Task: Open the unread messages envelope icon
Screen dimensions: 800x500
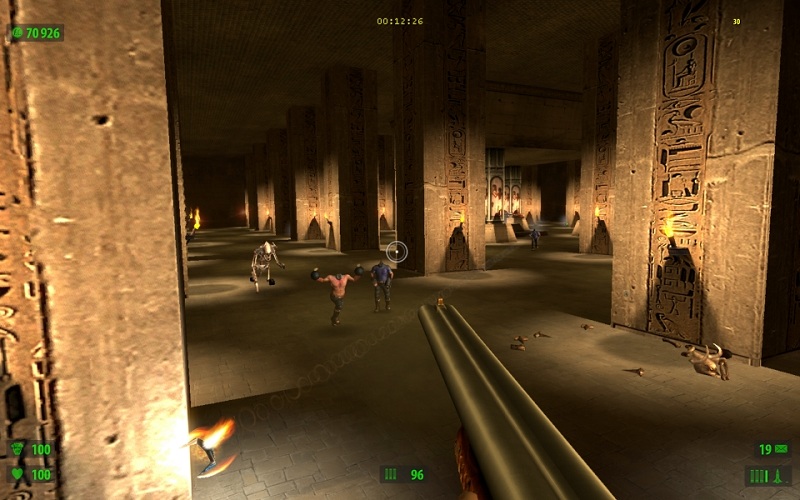Action: point(781,449)
